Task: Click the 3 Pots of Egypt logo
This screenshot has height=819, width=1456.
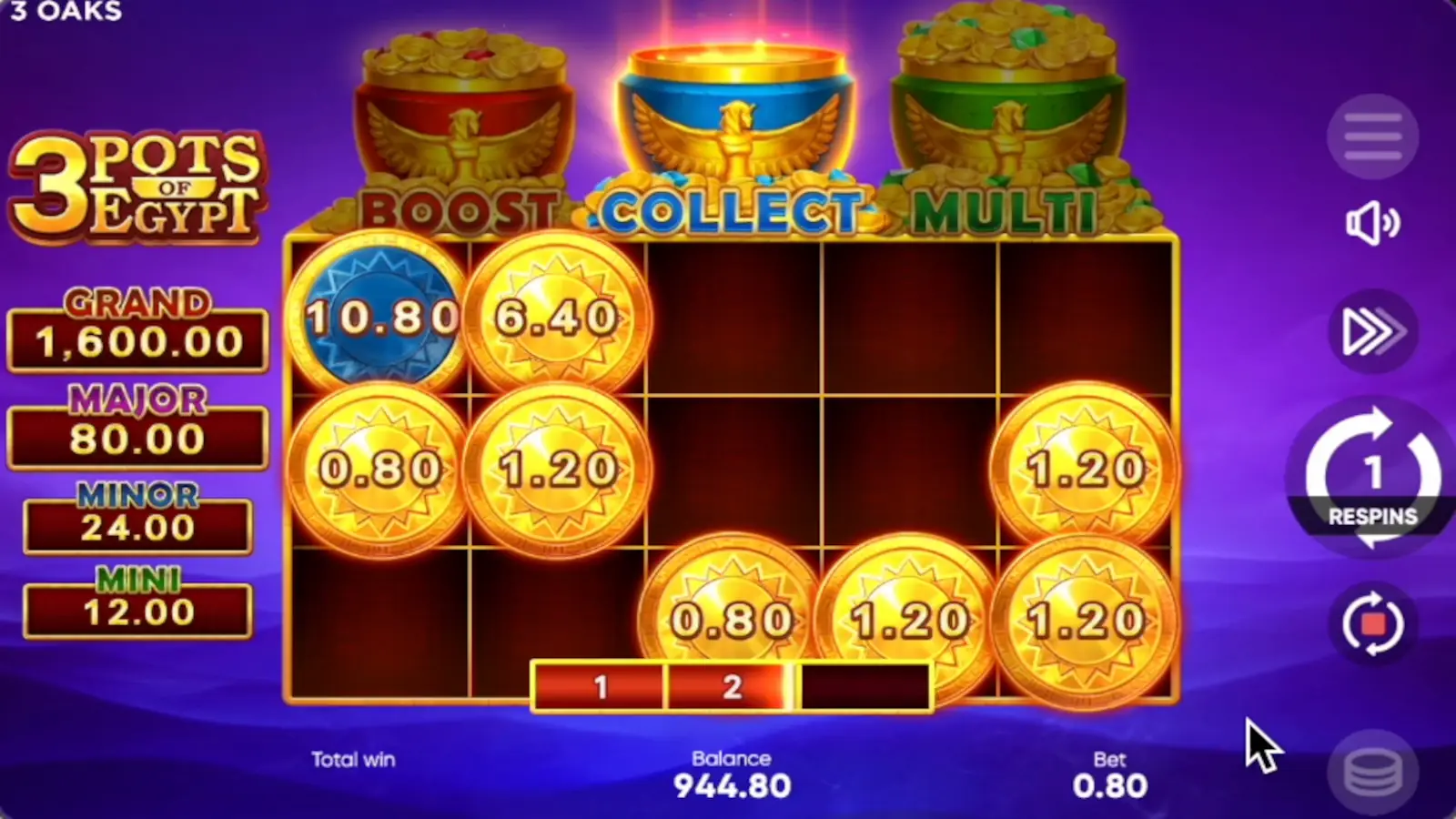Action: tap(135, 188)
